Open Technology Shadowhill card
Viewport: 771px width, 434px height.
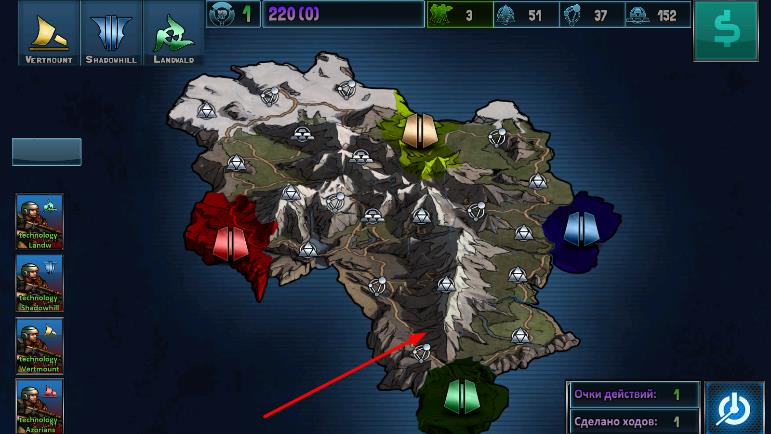tap(40, 284)
